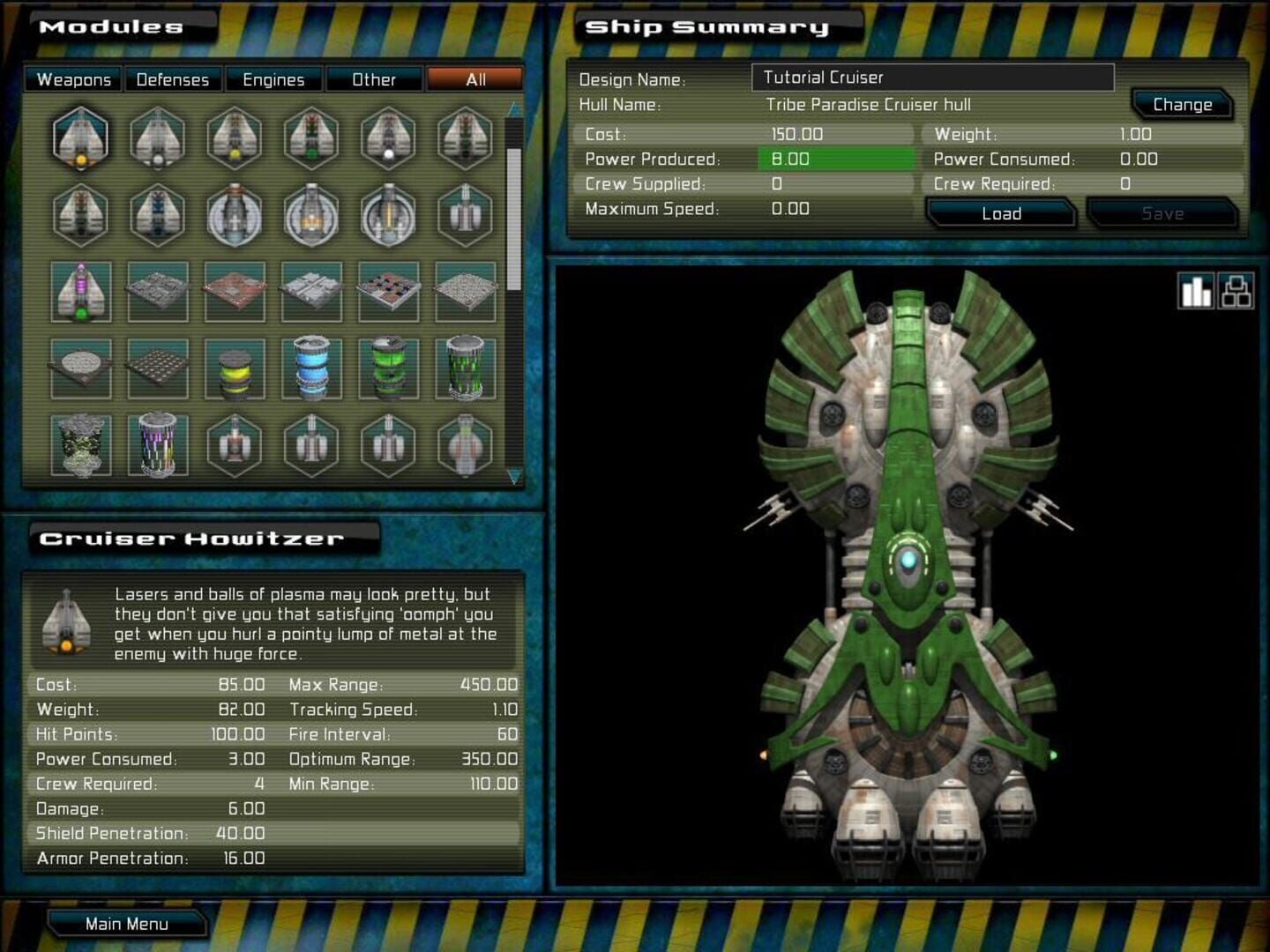Open the Defenses filter tab

[x=173, y=79]
